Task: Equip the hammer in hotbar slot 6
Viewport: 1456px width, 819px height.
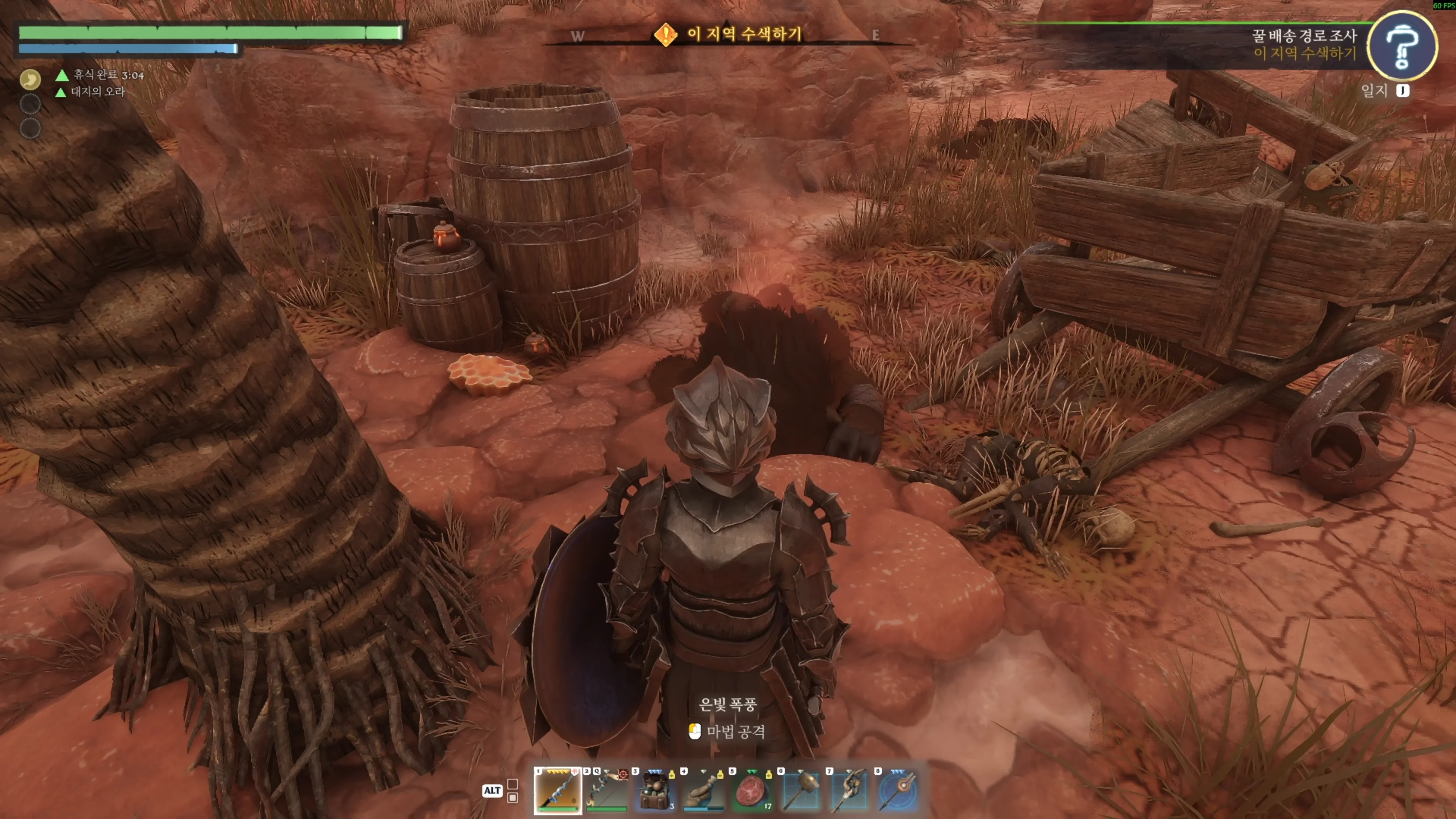Action: [x=801, y=789]
